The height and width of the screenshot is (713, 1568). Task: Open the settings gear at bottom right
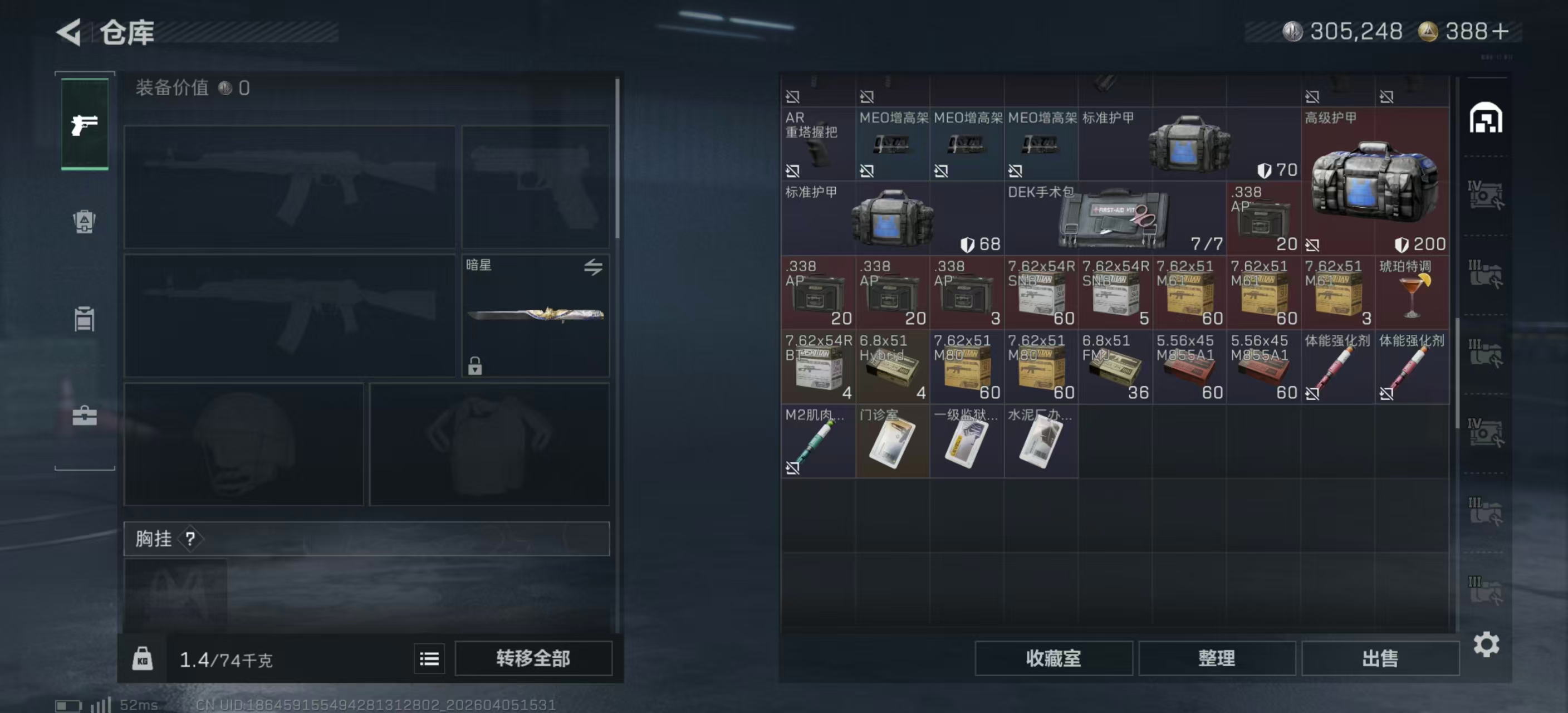[1488, 643]
